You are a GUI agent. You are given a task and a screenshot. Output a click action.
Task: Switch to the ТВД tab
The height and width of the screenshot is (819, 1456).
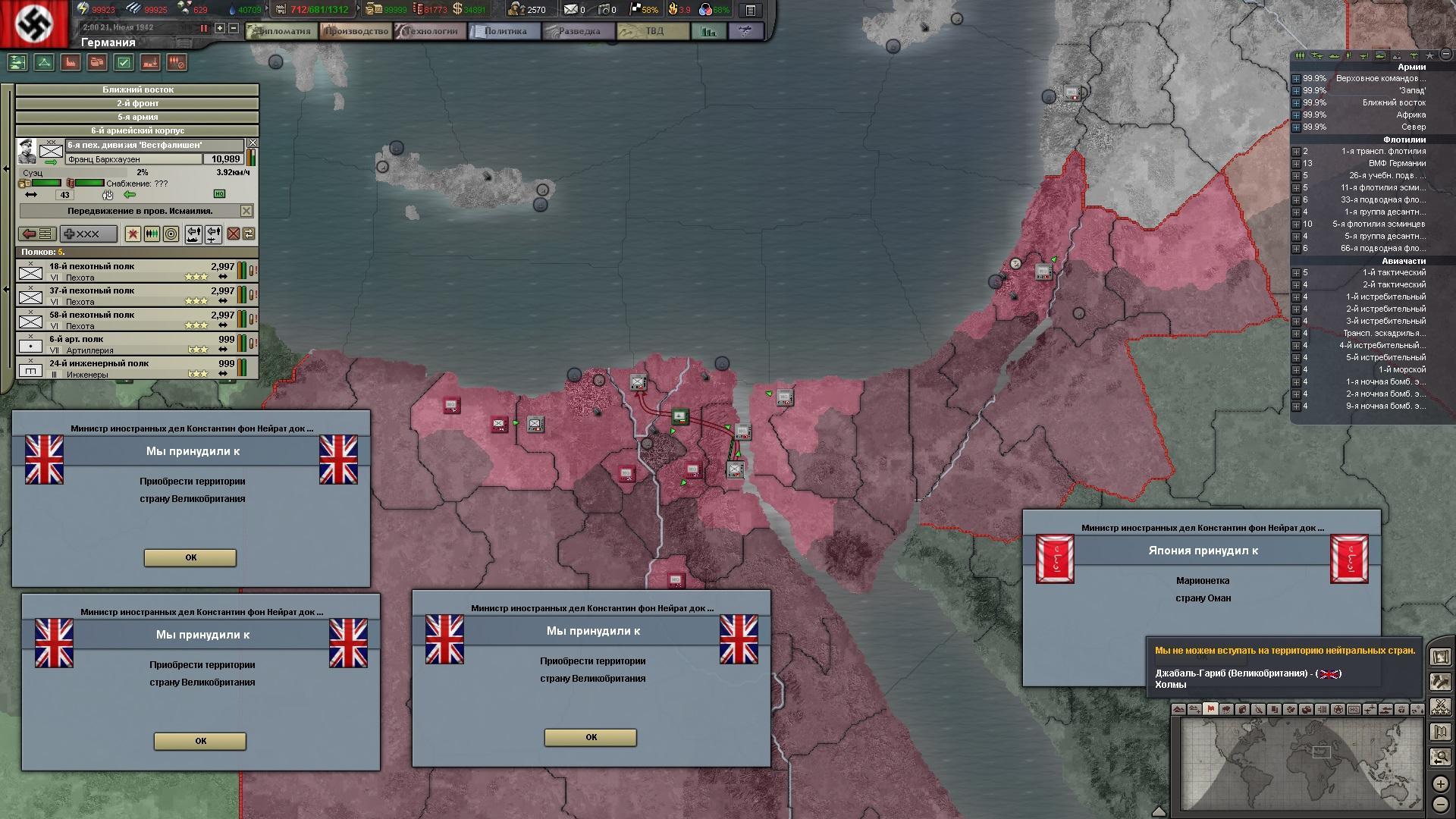[x=653, y=31]
